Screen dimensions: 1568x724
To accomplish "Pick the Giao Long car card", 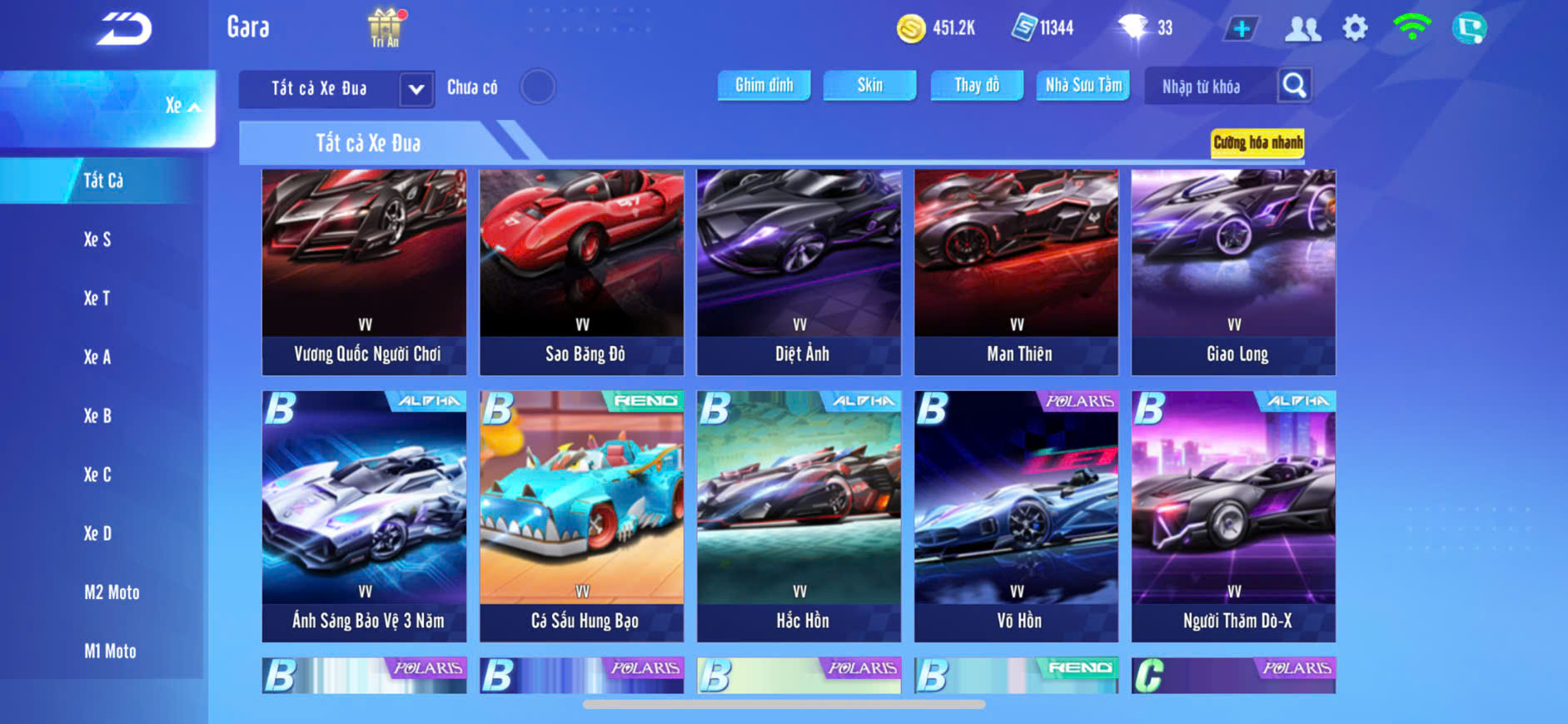I will pyautogui.click(x=1233, y=271).
